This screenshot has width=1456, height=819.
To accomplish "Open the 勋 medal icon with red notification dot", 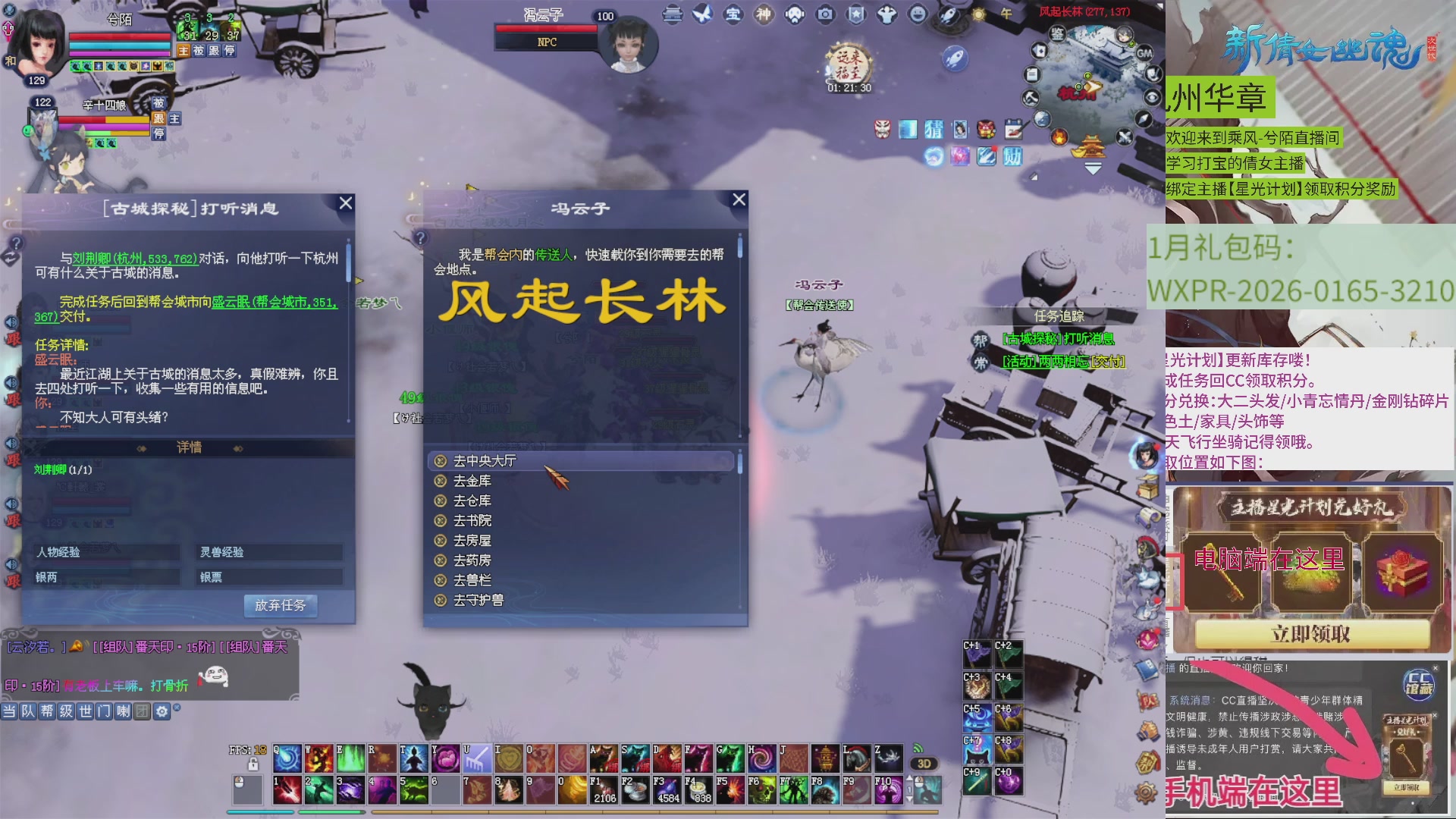I will 1014,157.
